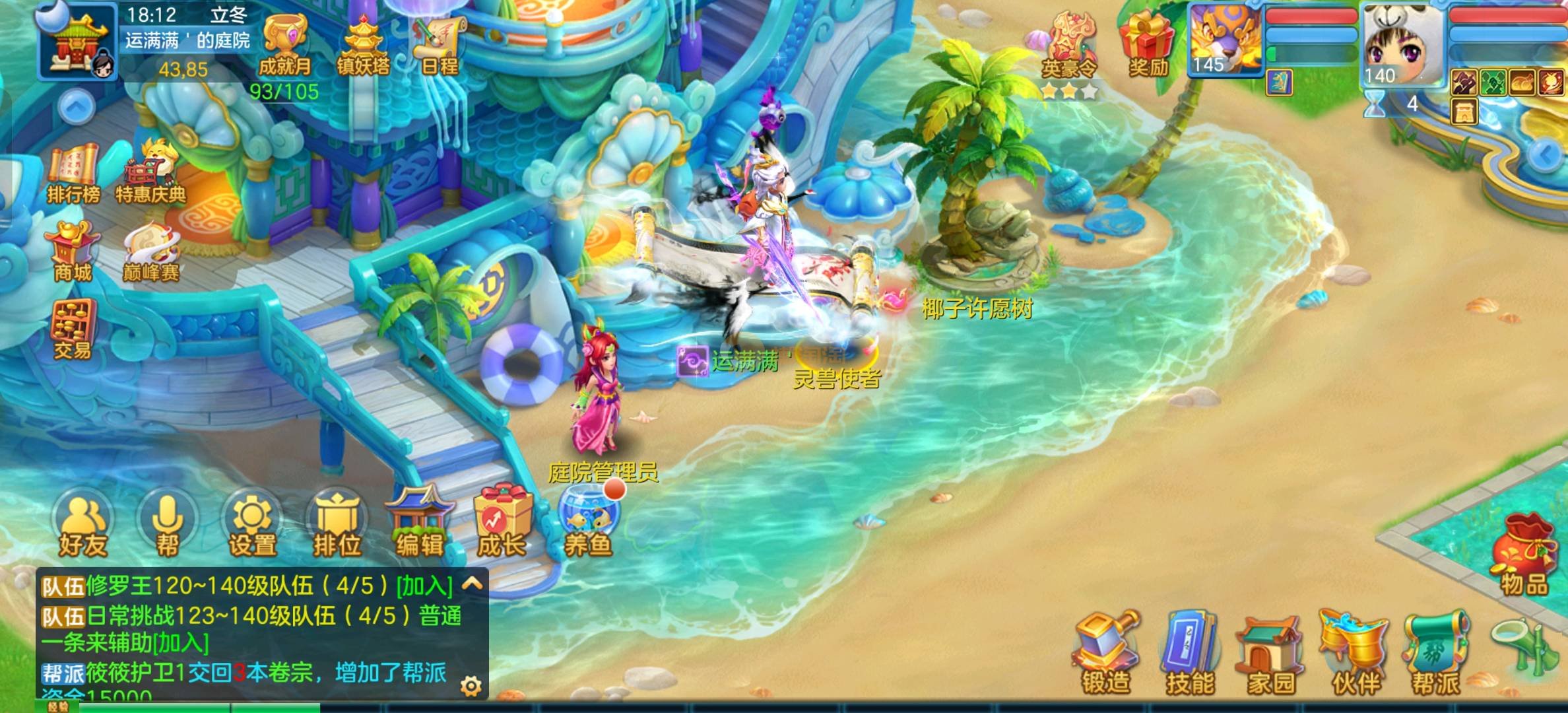
Task: Open the 技能 skills book
Action: [x=1190, y=654]
